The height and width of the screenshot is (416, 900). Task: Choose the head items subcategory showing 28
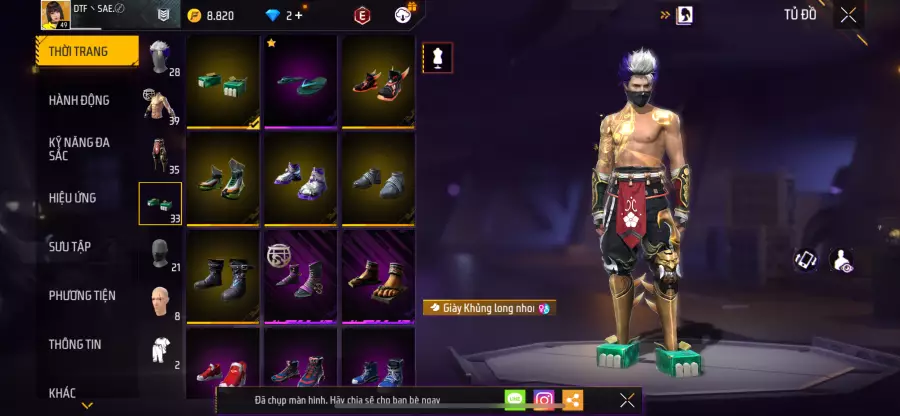(160, 58)
